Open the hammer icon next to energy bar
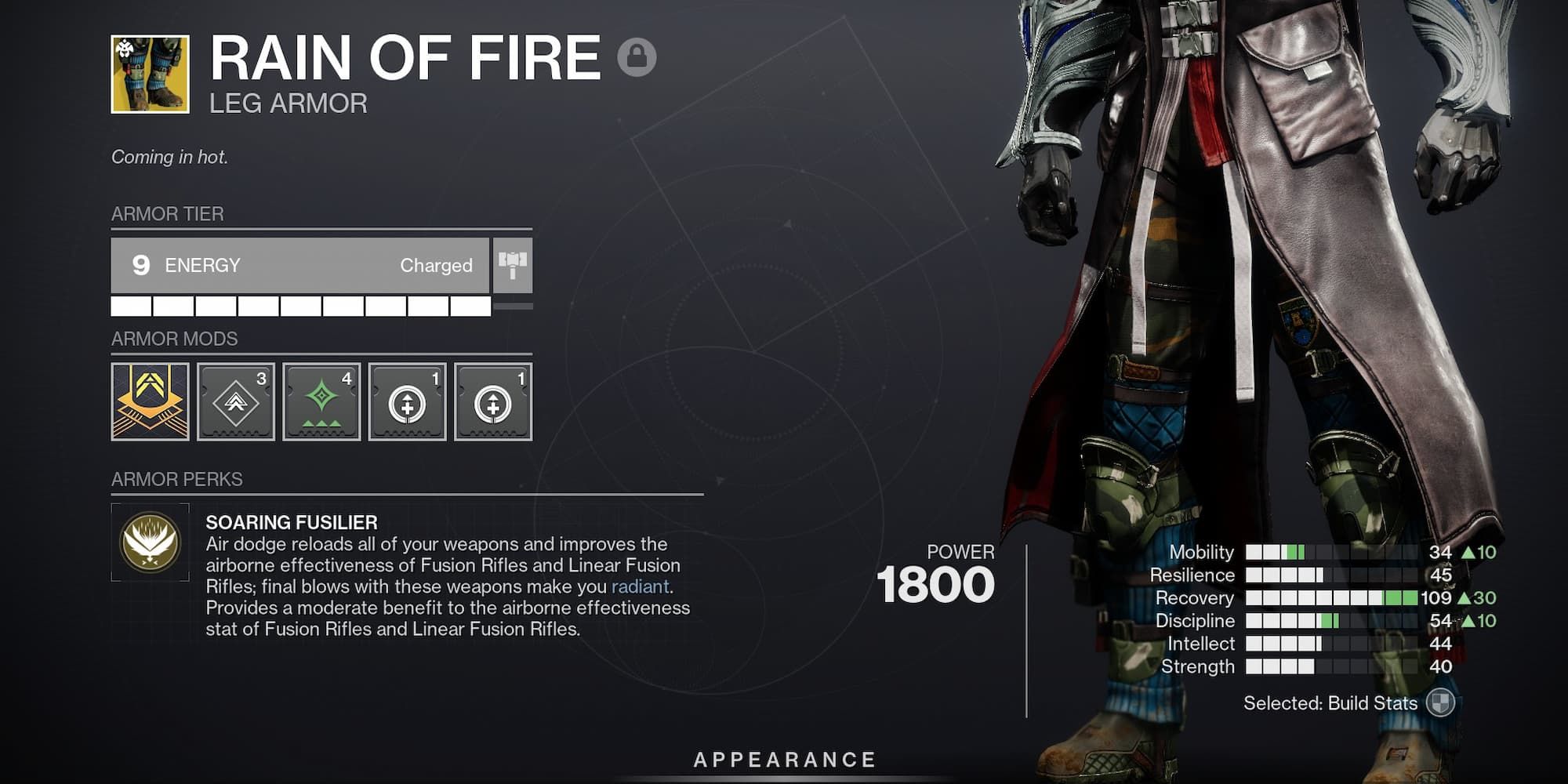1568x784 pixels. pyautogui.click(x=514, y=264)
